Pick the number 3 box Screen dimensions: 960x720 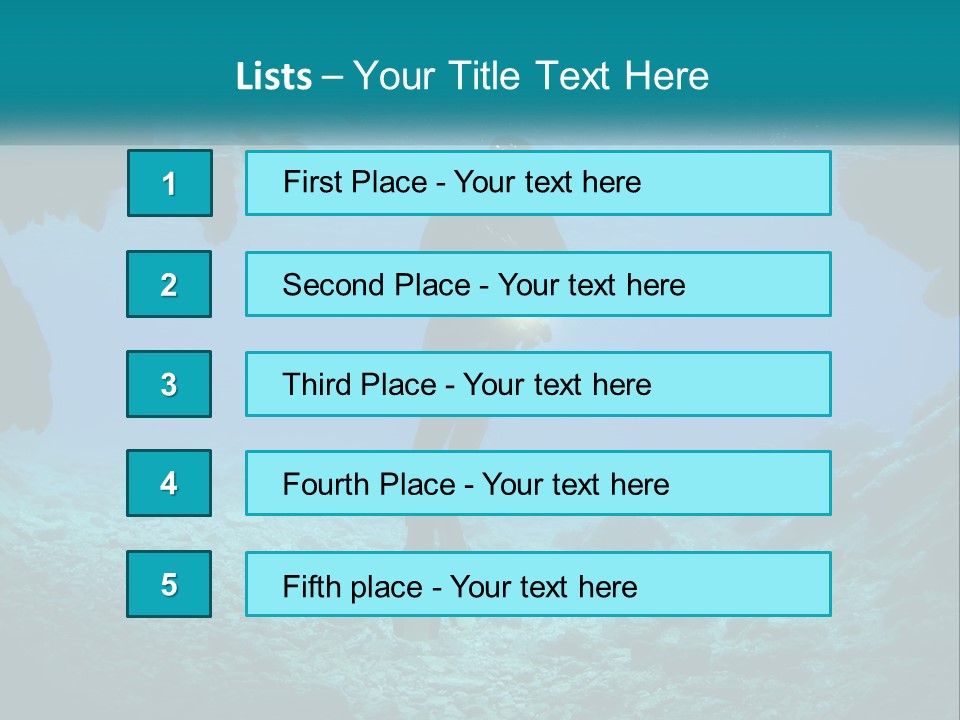(169, 384)
